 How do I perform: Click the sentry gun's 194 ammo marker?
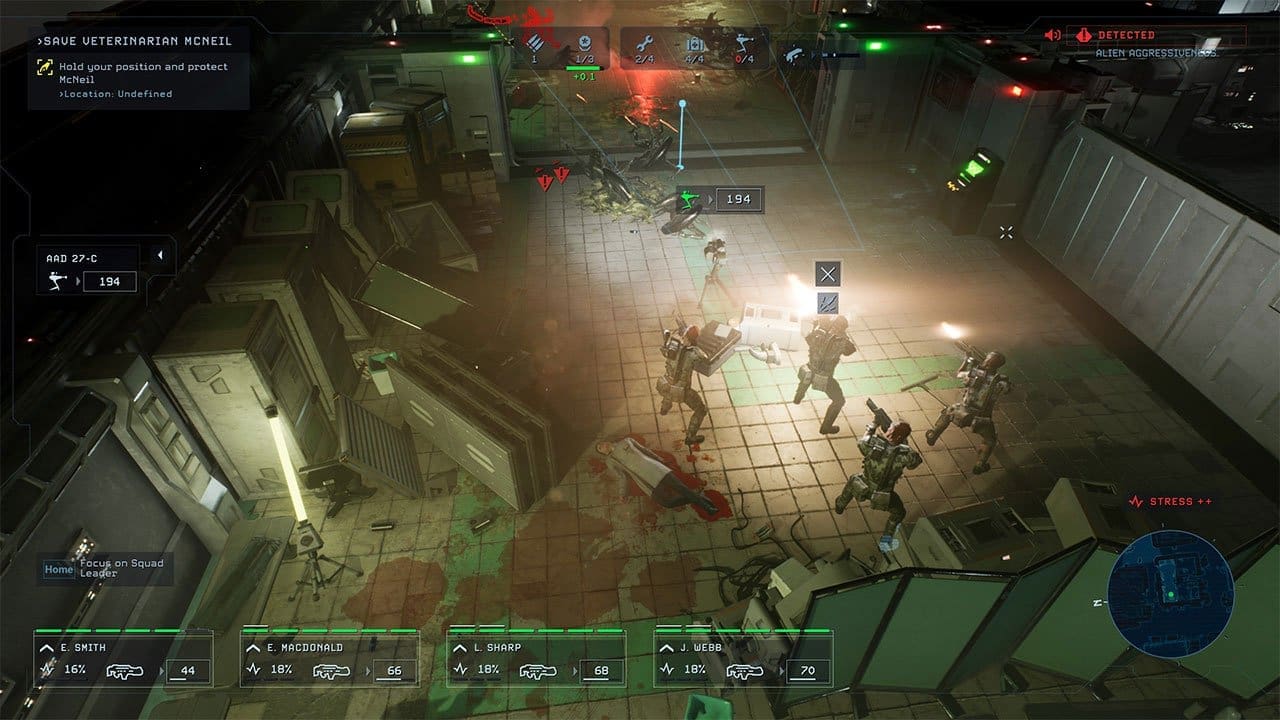click(x=720, y=199)
